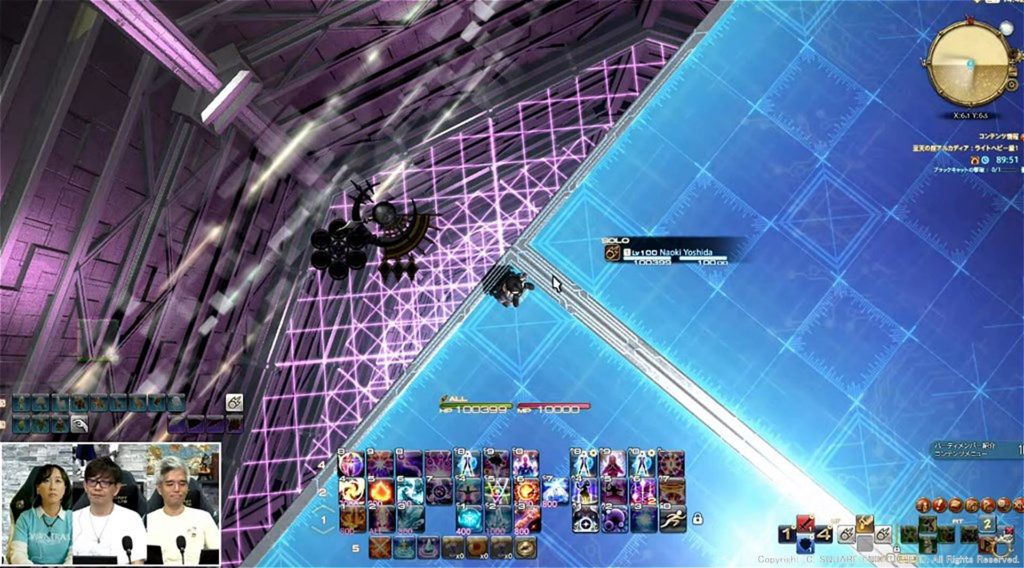Use the fireball ability icon
Image resolution: width=1024 pixels, height=568 pixels.
(382, 491)
